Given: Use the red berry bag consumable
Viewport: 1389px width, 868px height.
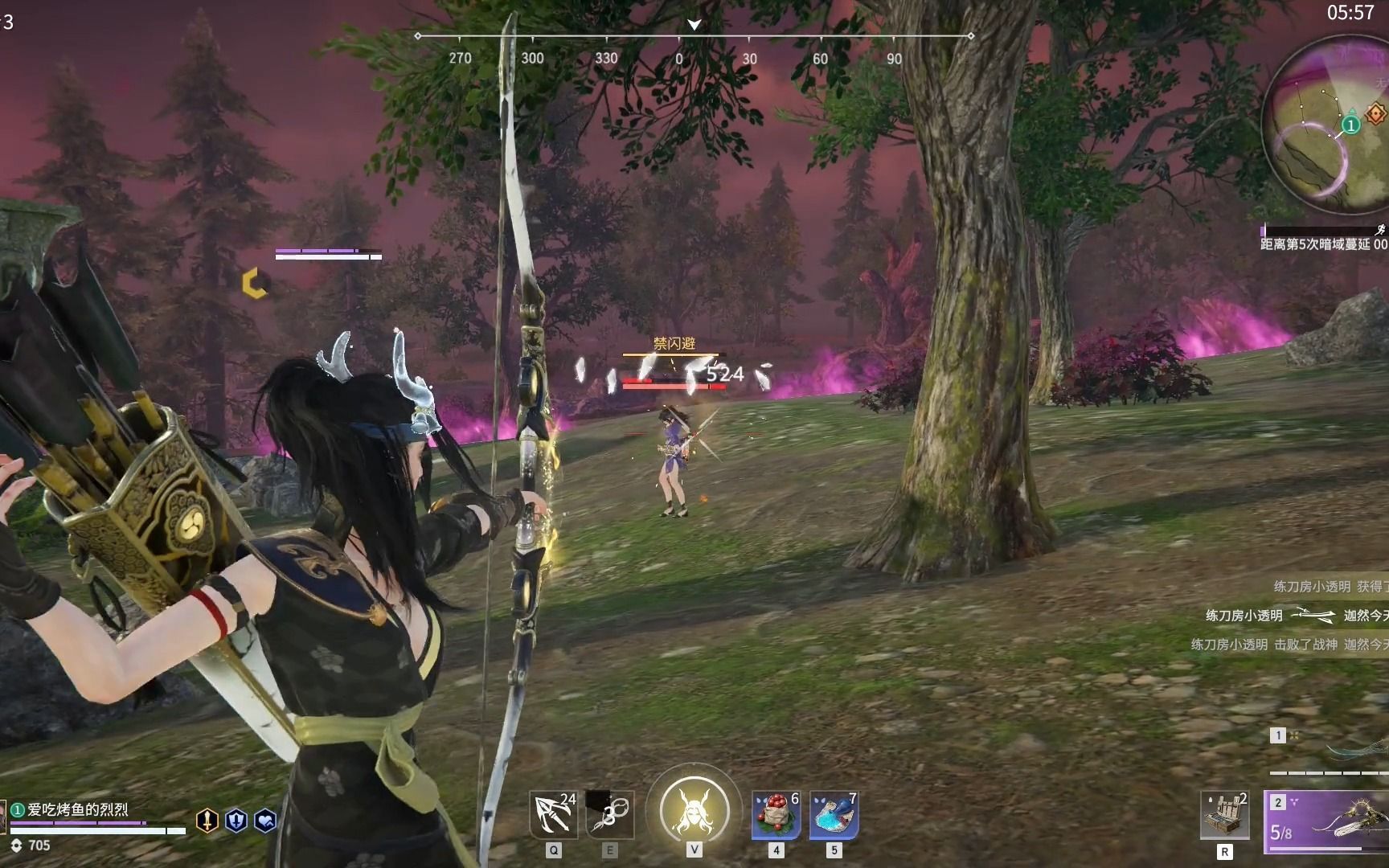Looking at the screenshot, I should [x=776, y=814].
